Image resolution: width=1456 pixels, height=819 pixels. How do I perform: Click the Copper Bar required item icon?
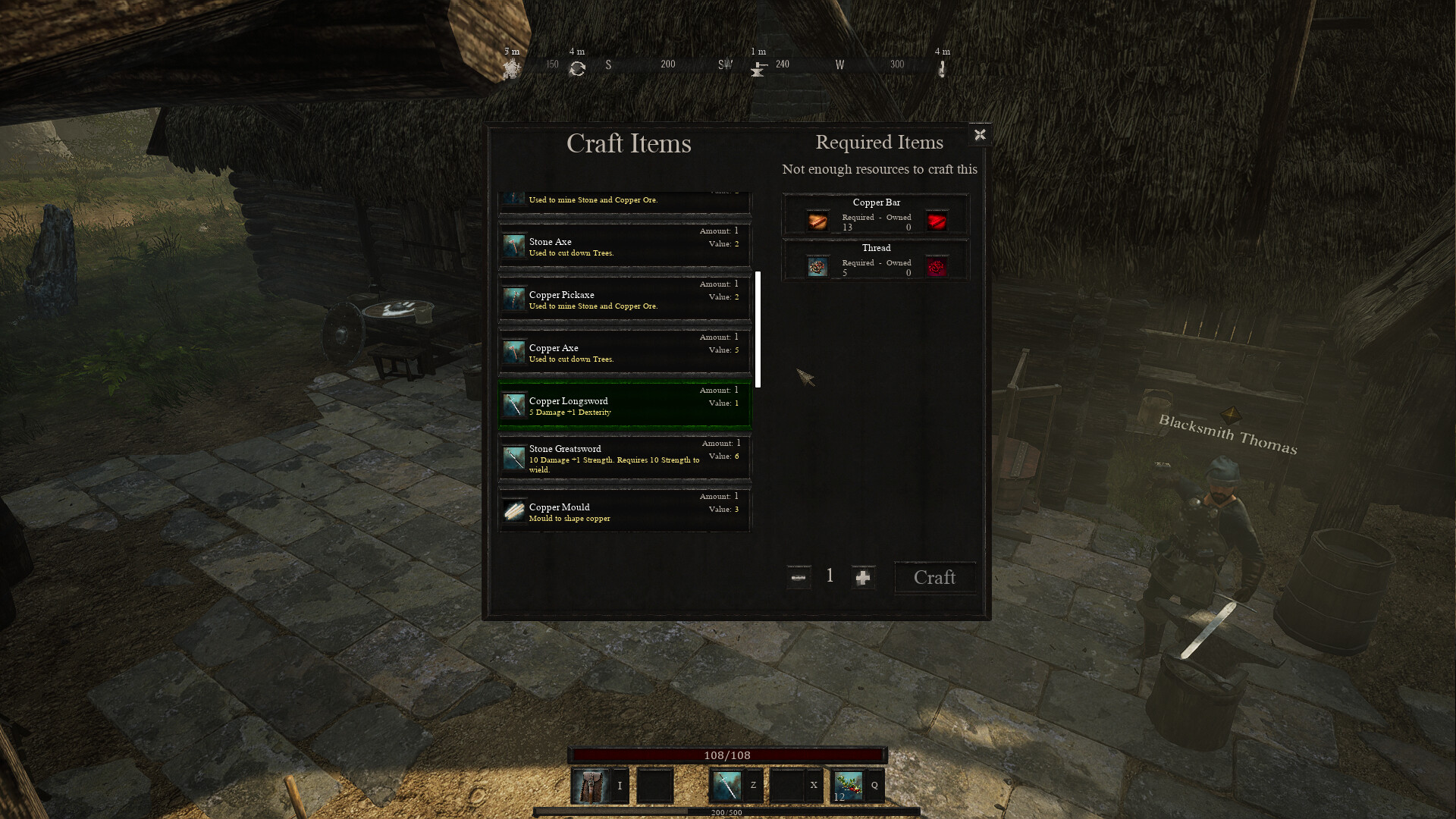point(817,221)
